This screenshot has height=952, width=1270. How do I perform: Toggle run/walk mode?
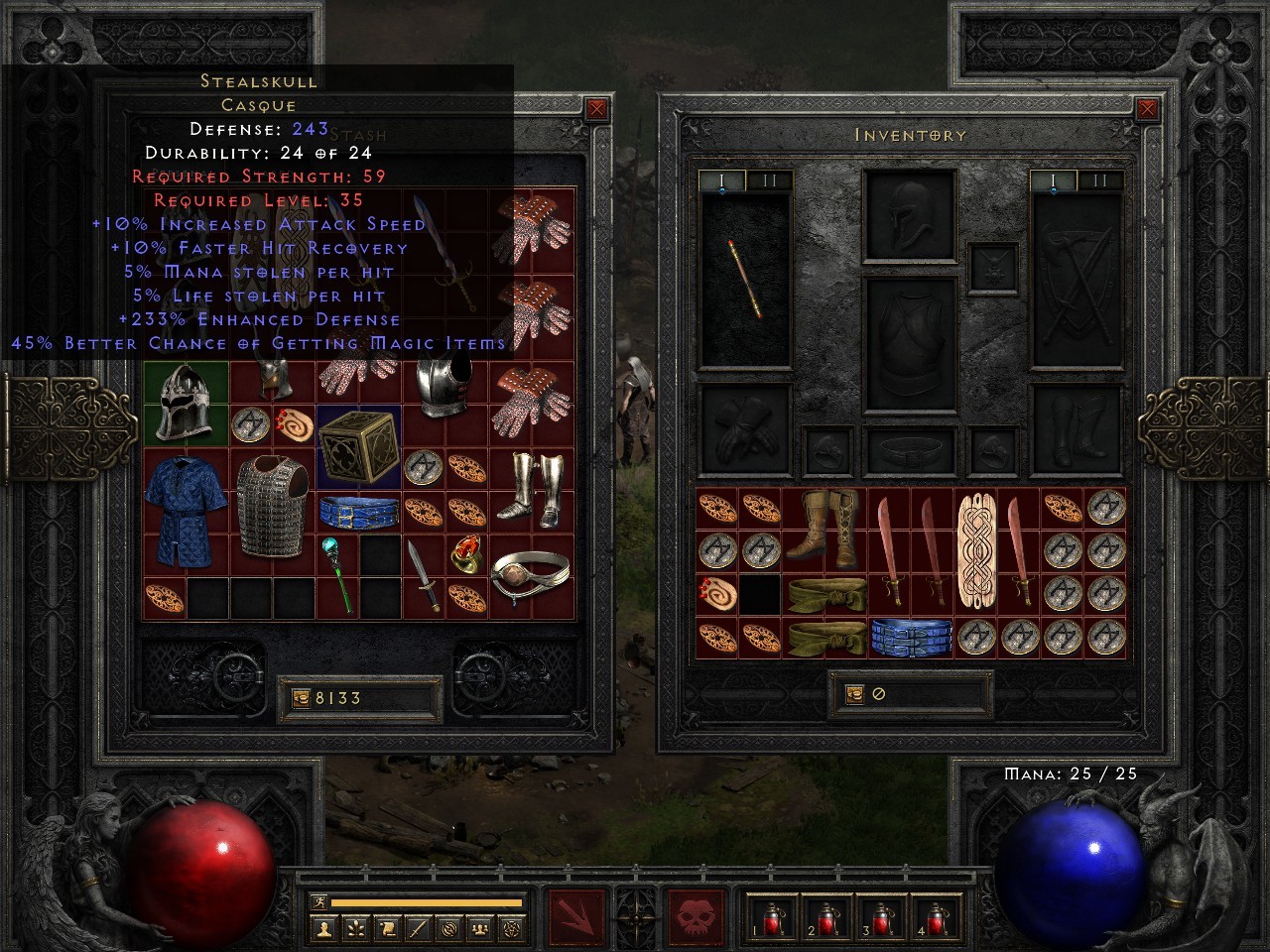tap(319, 901)
